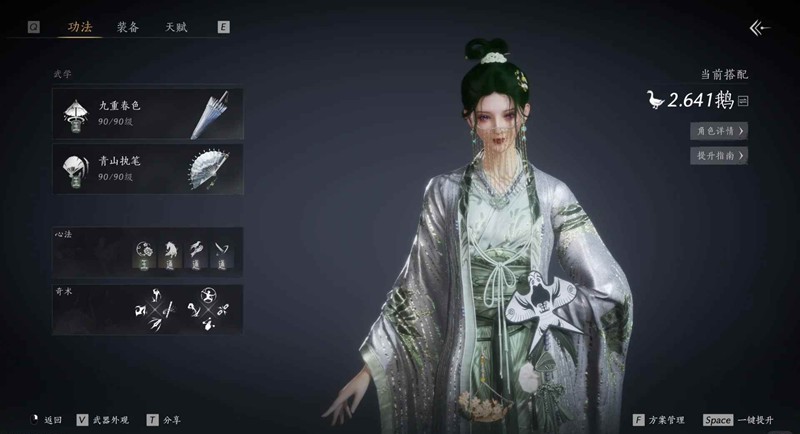
Task: Open the 提升指南 upgrade guide
Action: [x=719, y=155]
